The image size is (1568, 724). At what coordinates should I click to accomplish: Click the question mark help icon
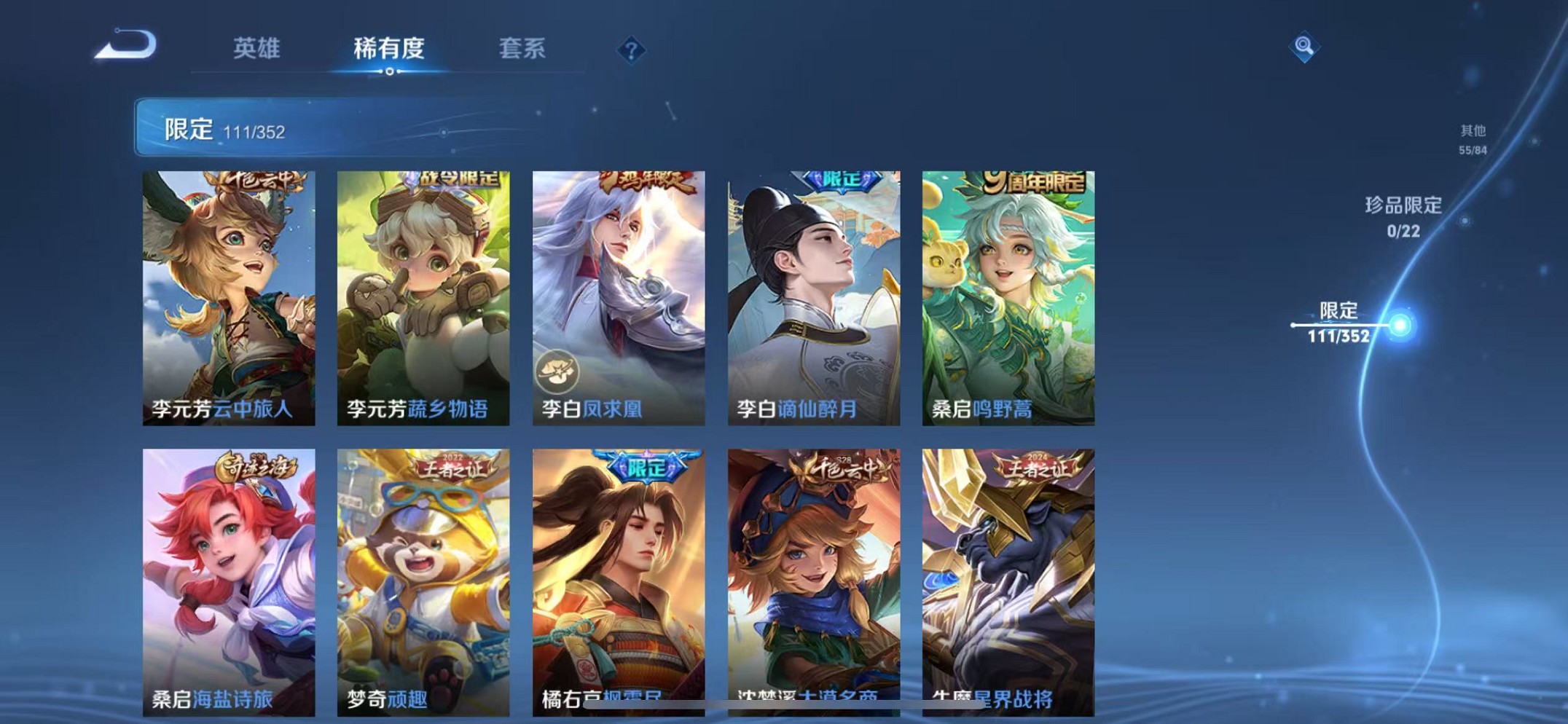tap(631, 50)
